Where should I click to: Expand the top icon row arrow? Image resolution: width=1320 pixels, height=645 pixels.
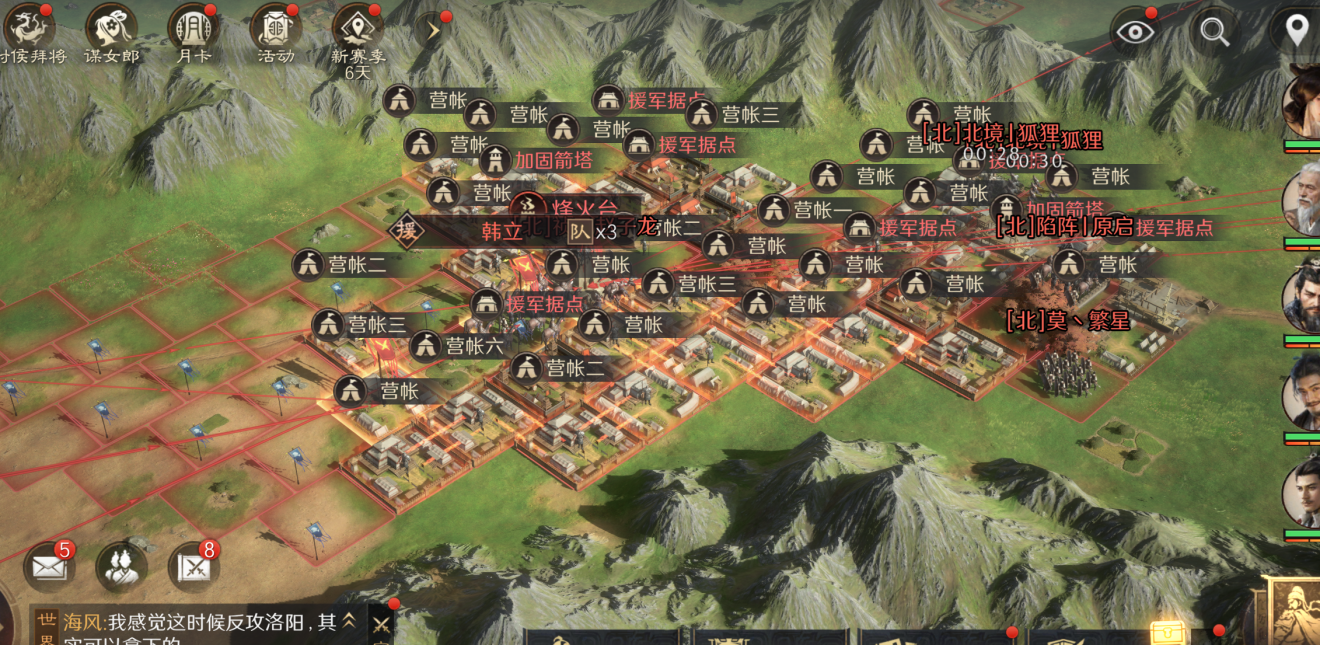coord(433,30)
